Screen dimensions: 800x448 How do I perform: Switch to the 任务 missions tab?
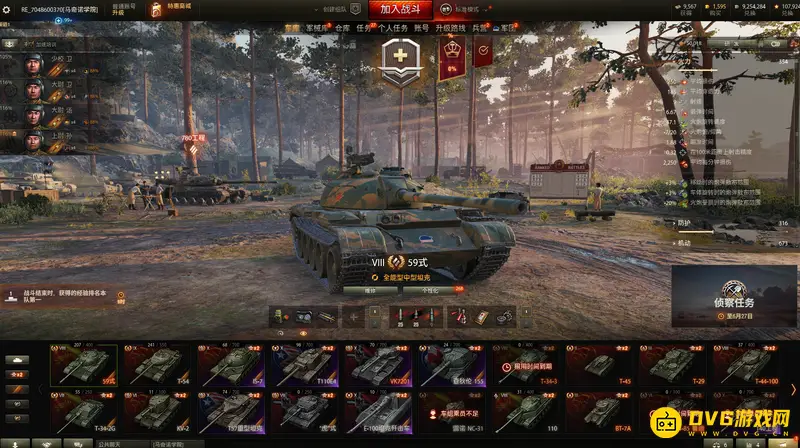point(363,29)
